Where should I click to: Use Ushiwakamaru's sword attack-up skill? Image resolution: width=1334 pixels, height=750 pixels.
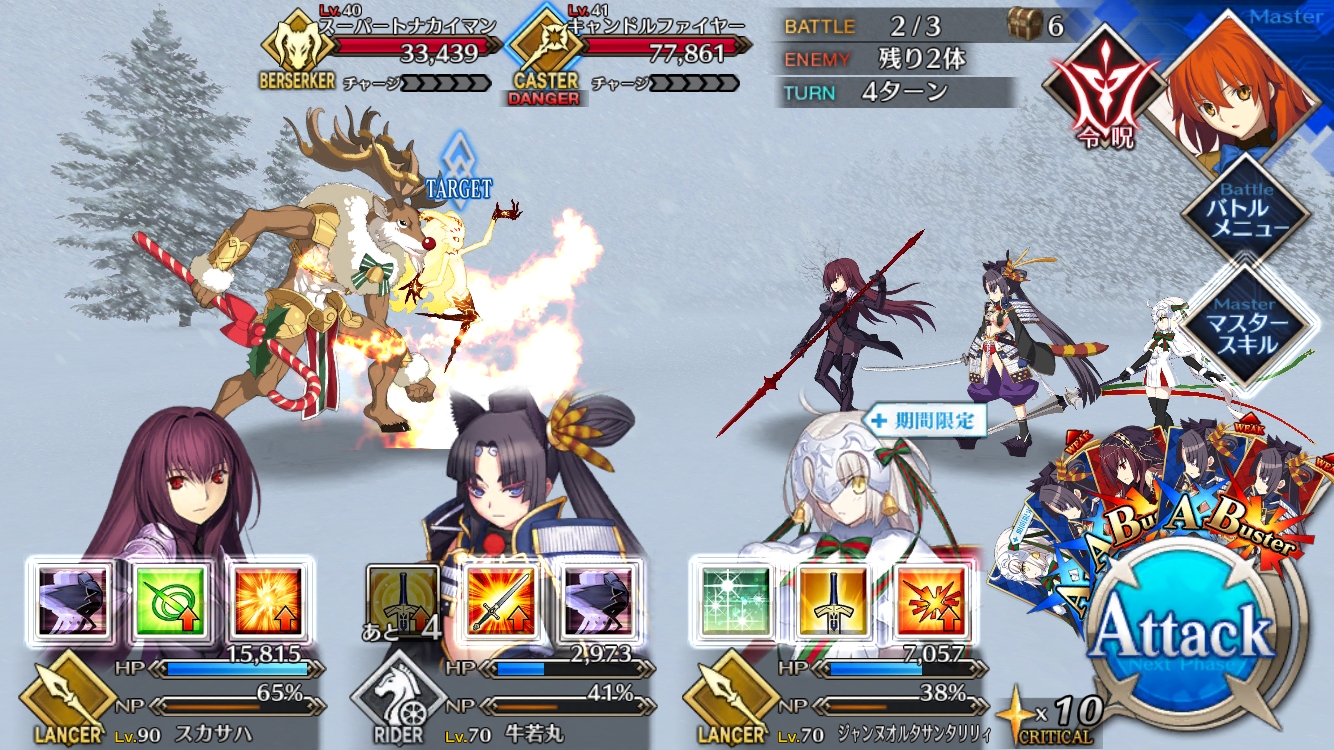[x=498, y=600]
